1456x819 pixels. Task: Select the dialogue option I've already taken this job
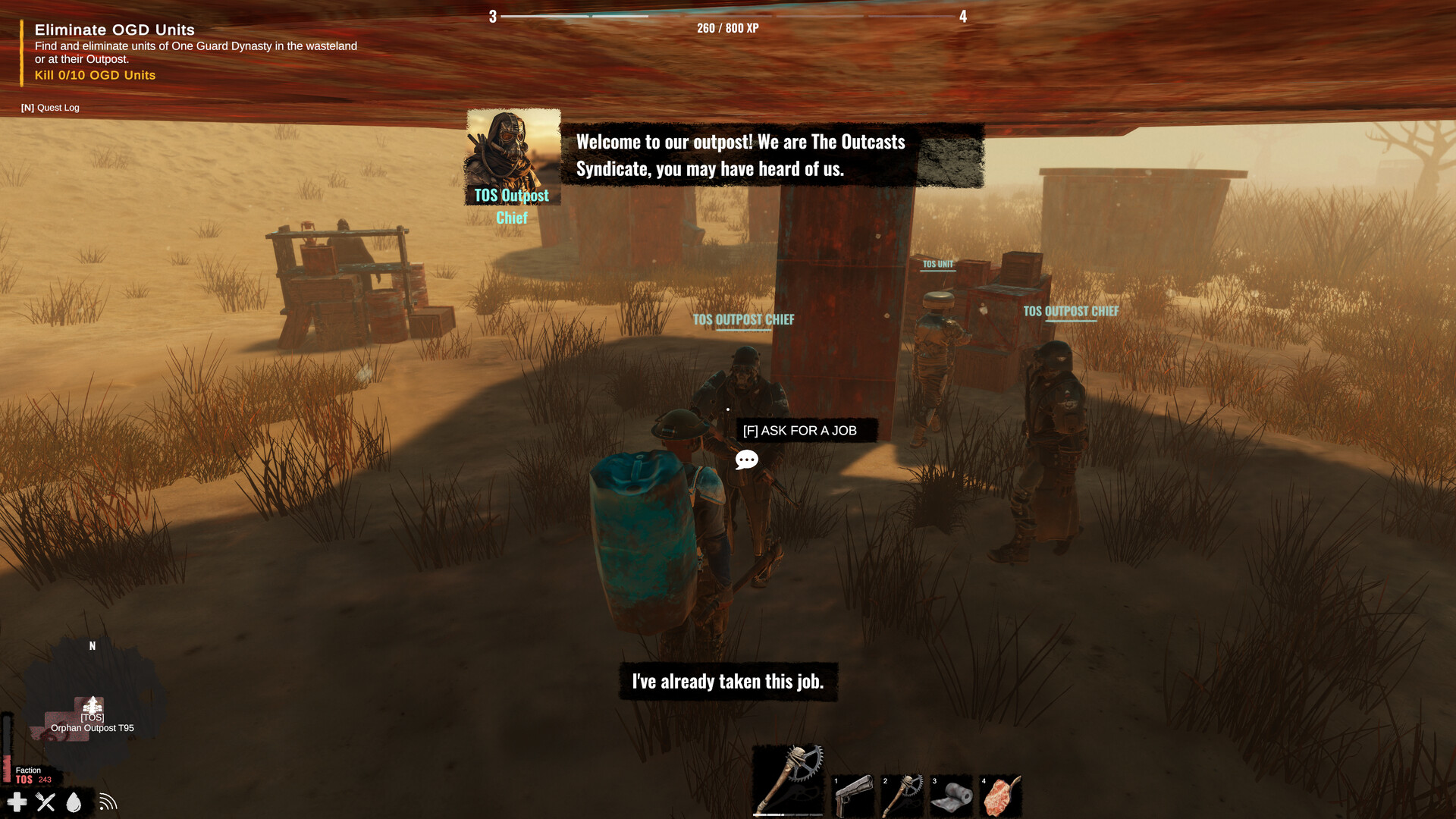click(x=727, y=681)
